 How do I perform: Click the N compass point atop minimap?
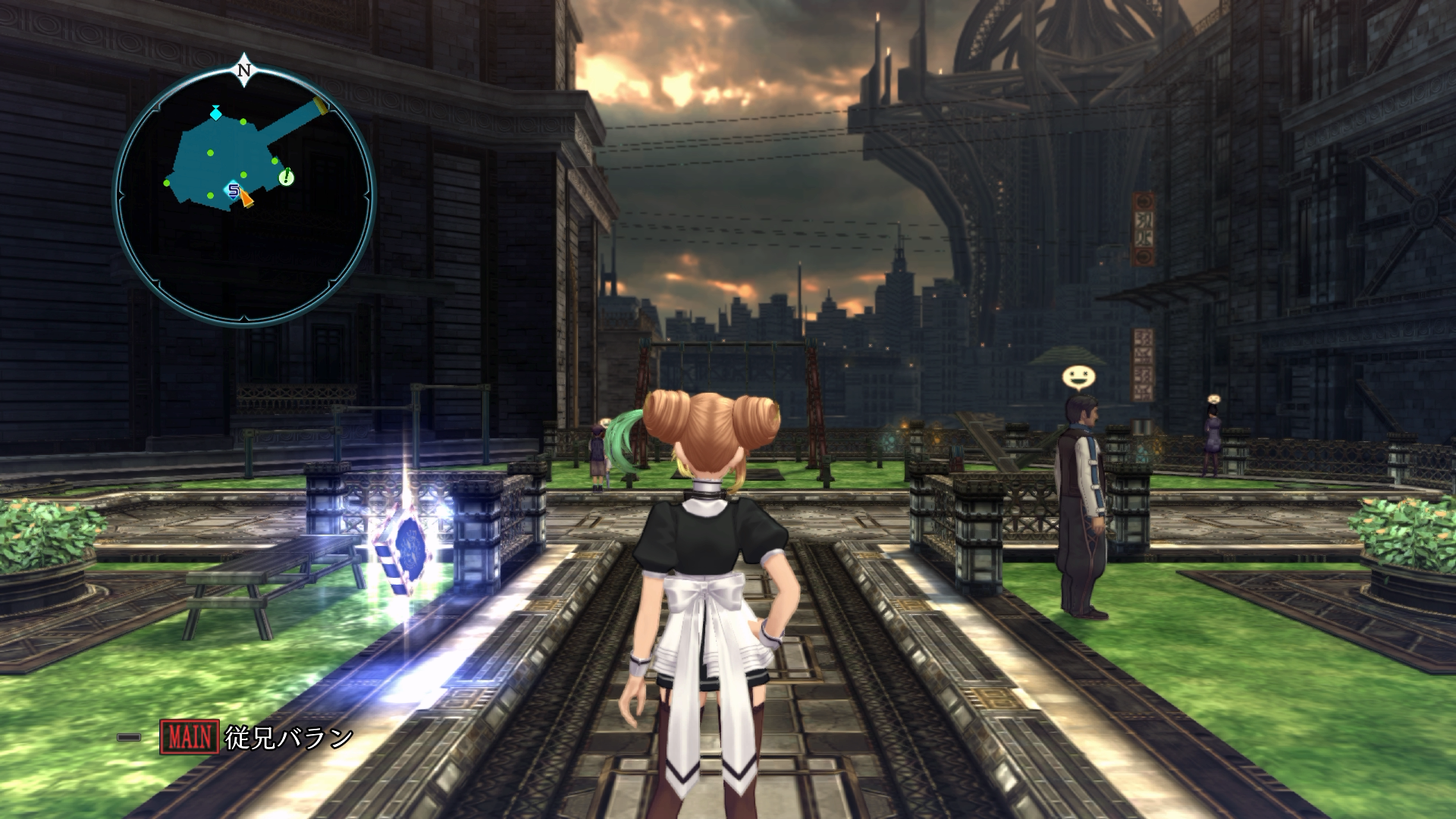[x=244, y=71]
